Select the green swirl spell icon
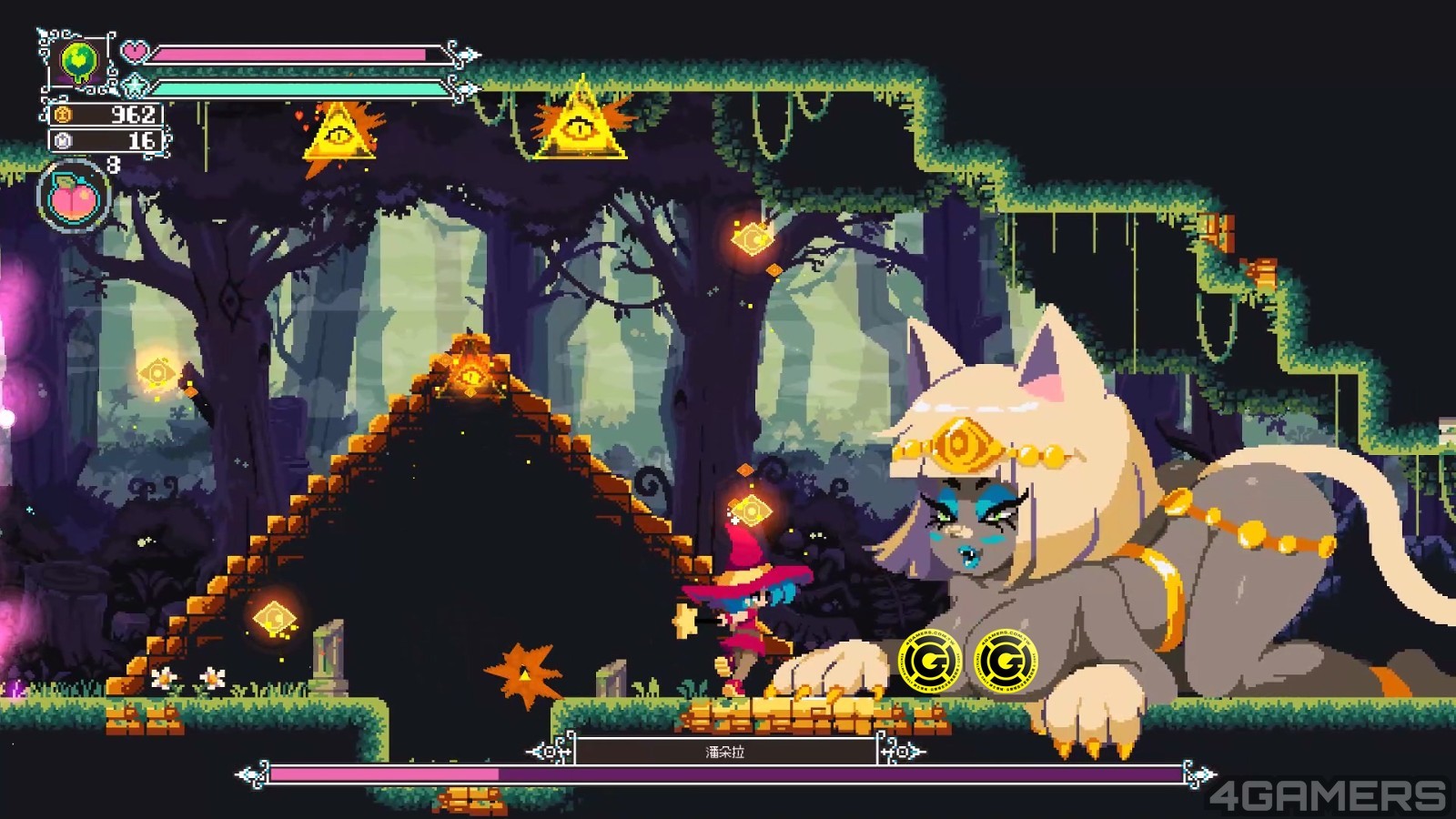This screenshot has width=1456, height=819. click(x=79, y=62)
